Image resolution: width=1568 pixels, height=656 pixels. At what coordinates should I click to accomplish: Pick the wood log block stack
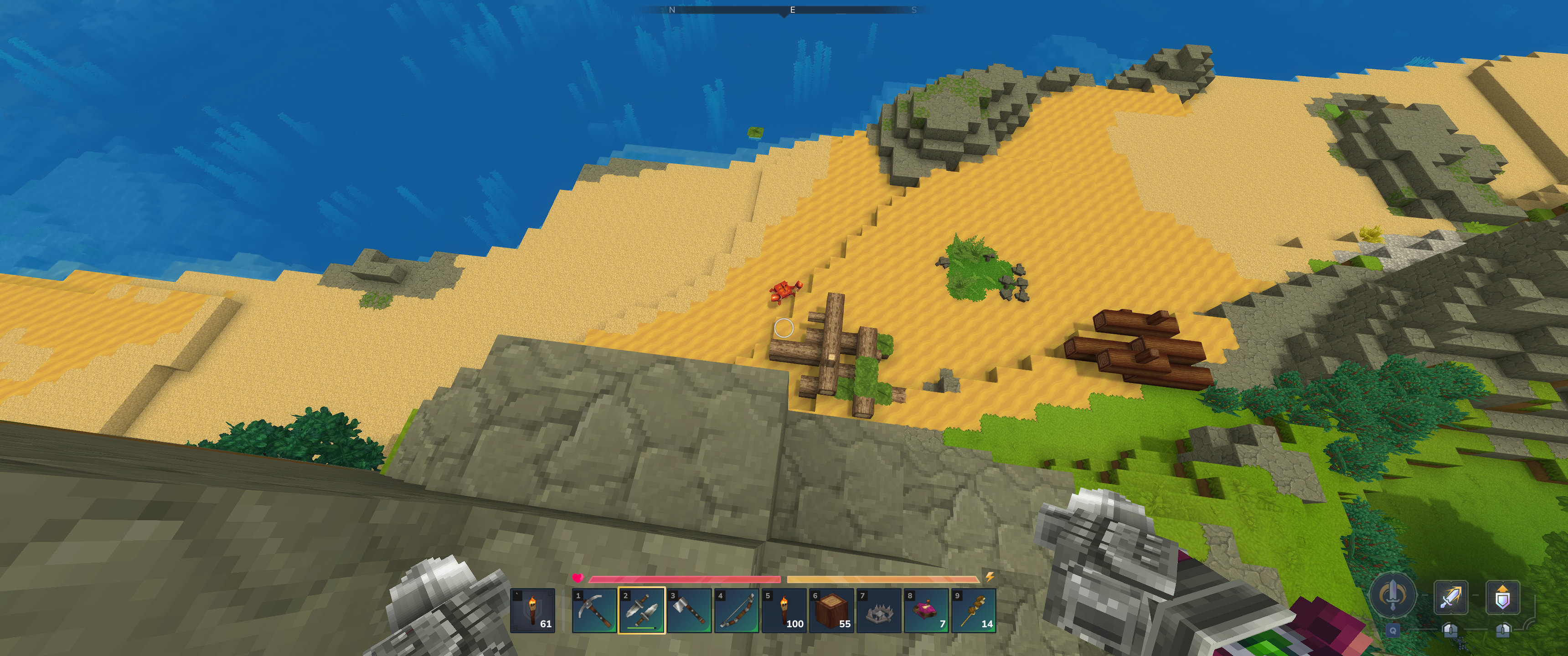(x=831, y=610)
